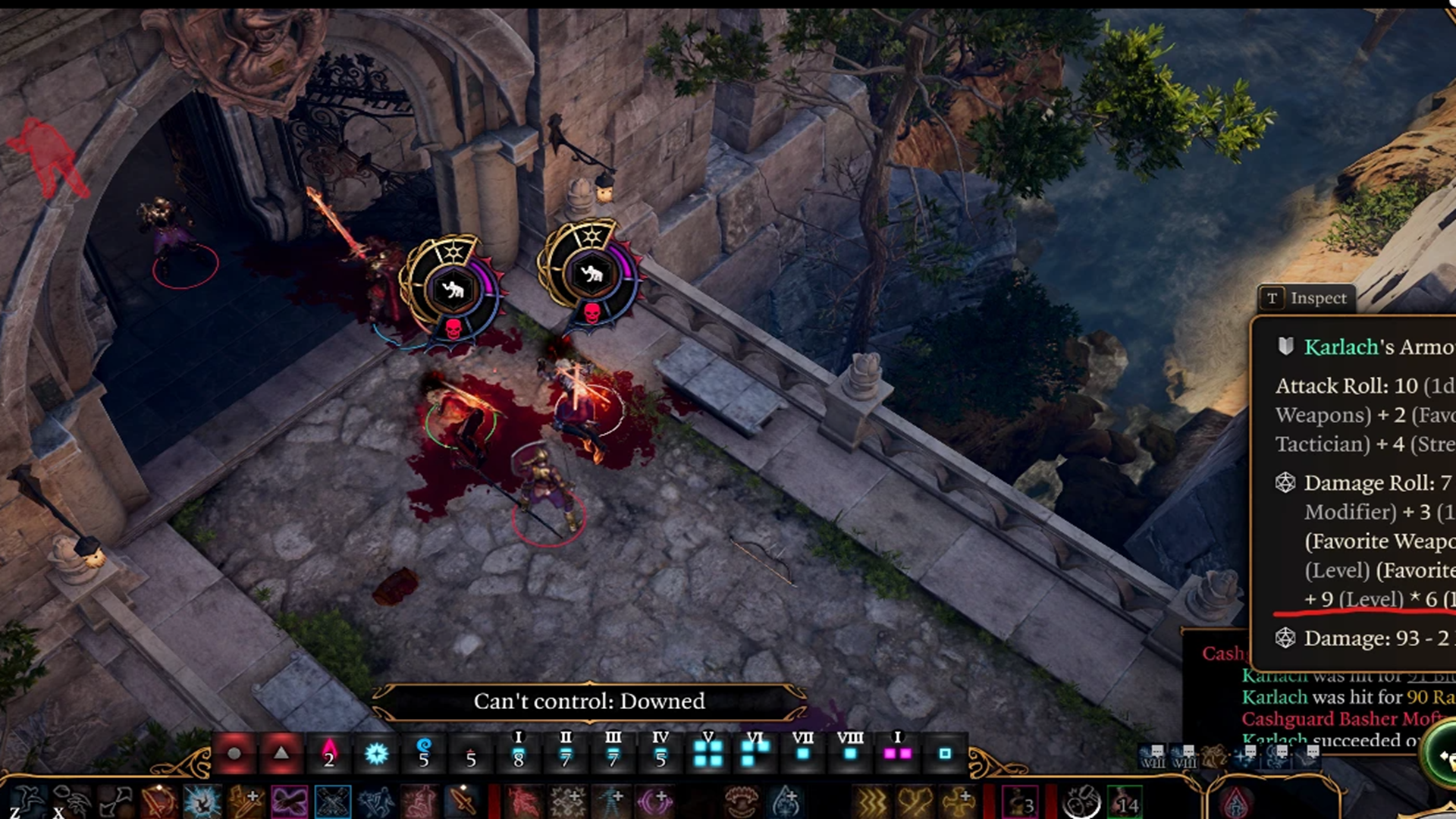Choose the level V spell slot filter
Screen dimensions: 1456x819
pos(708,749)
